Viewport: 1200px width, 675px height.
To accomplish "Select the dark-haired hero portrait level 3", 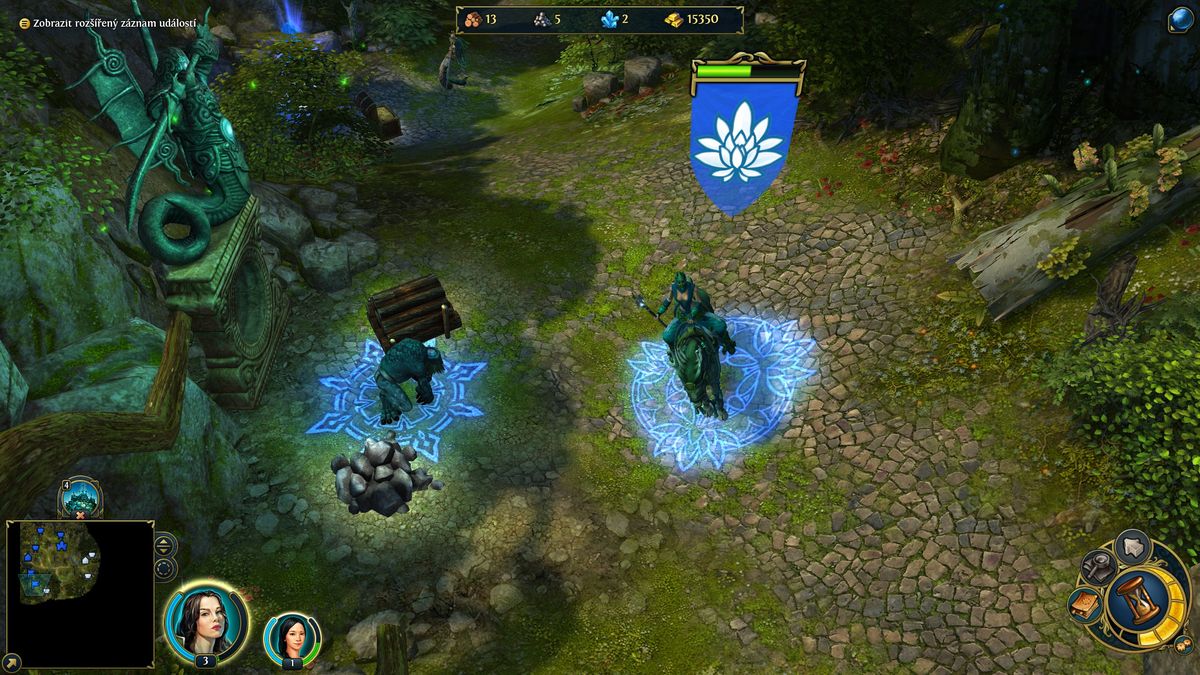I will [x=206, y=622].
